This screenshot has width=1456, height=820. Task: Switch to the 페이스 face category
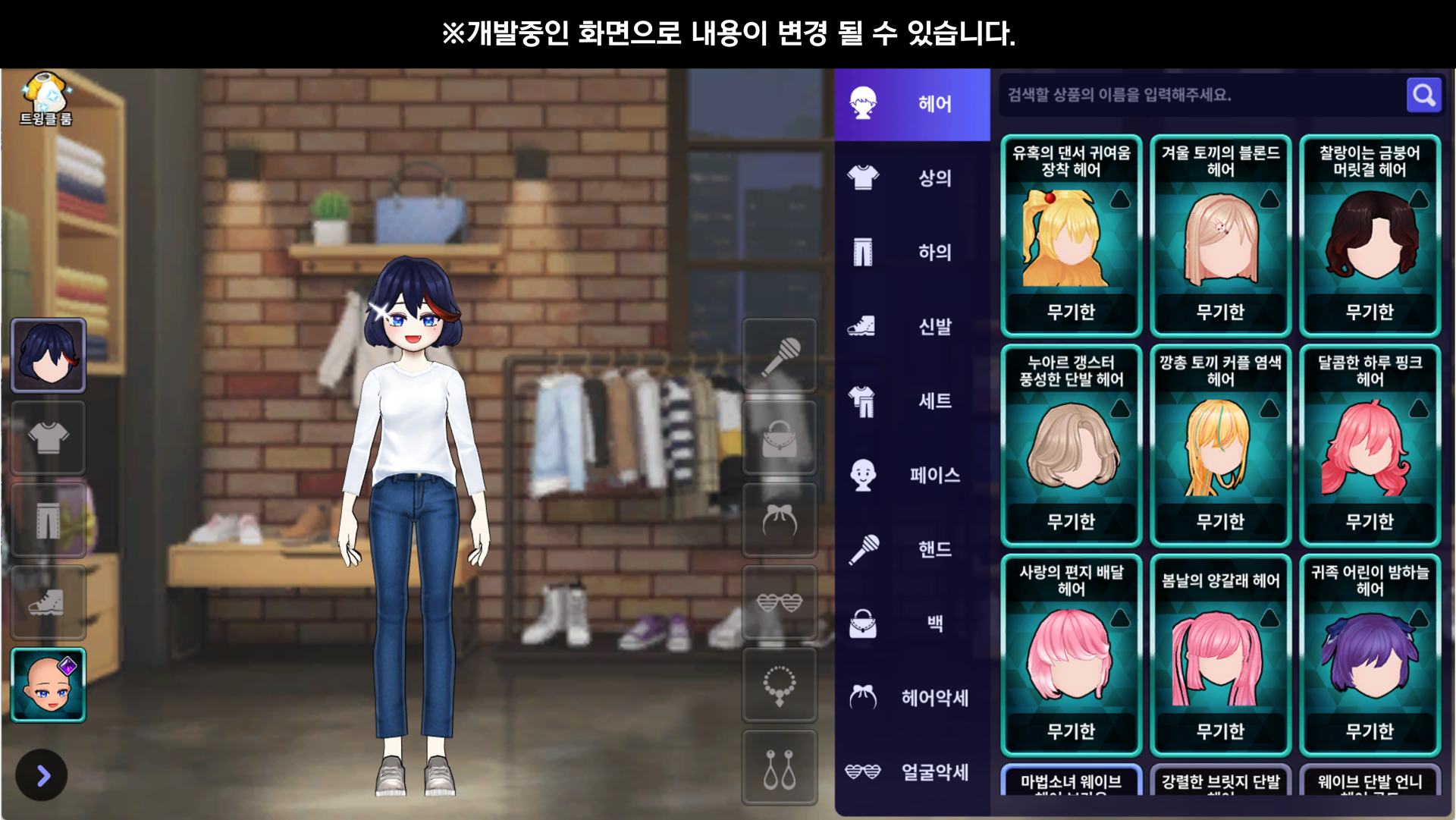(912, 475)
